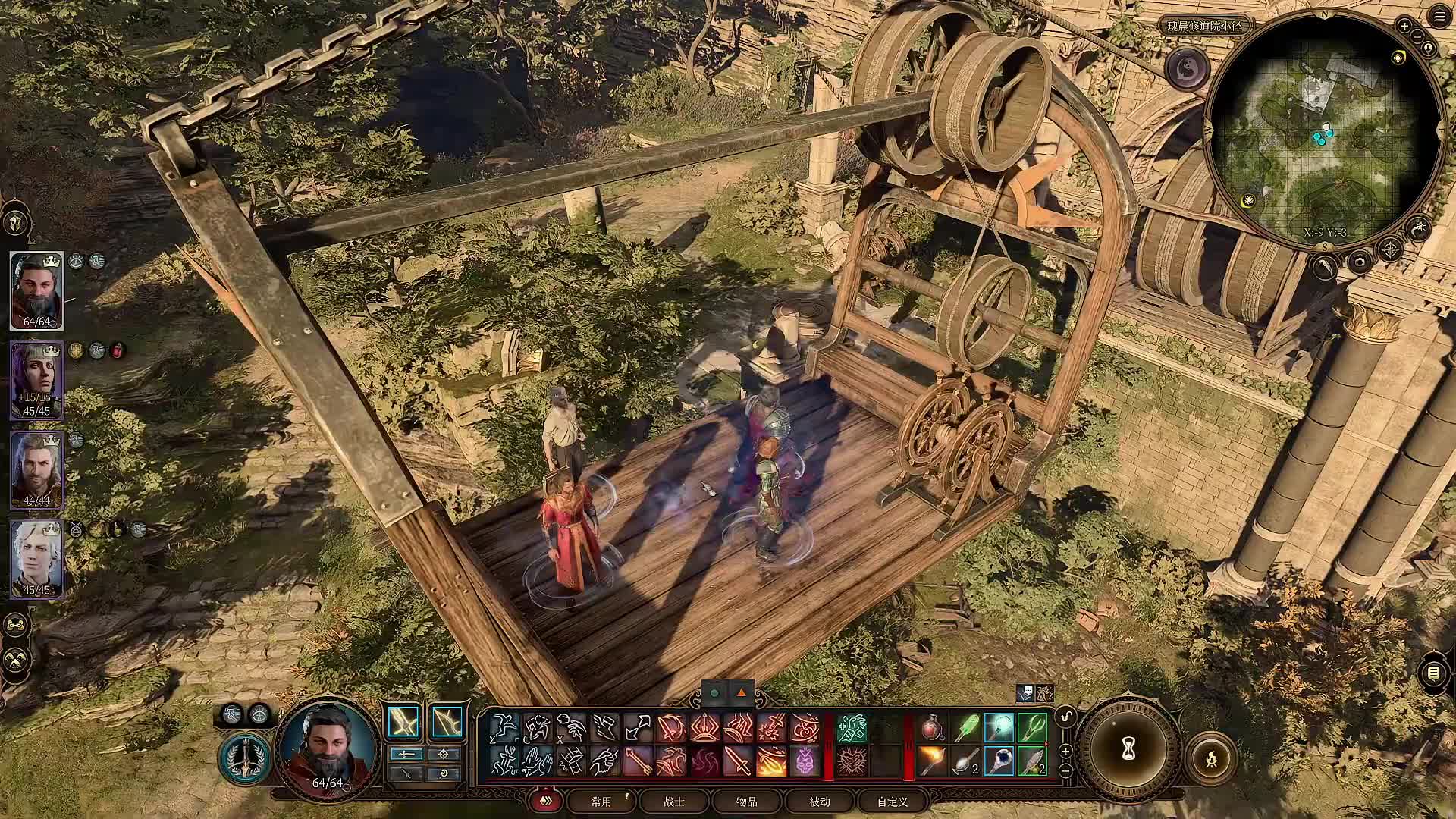Select the purple skull ability icon

pyautogui.click(x=805, y=761)
